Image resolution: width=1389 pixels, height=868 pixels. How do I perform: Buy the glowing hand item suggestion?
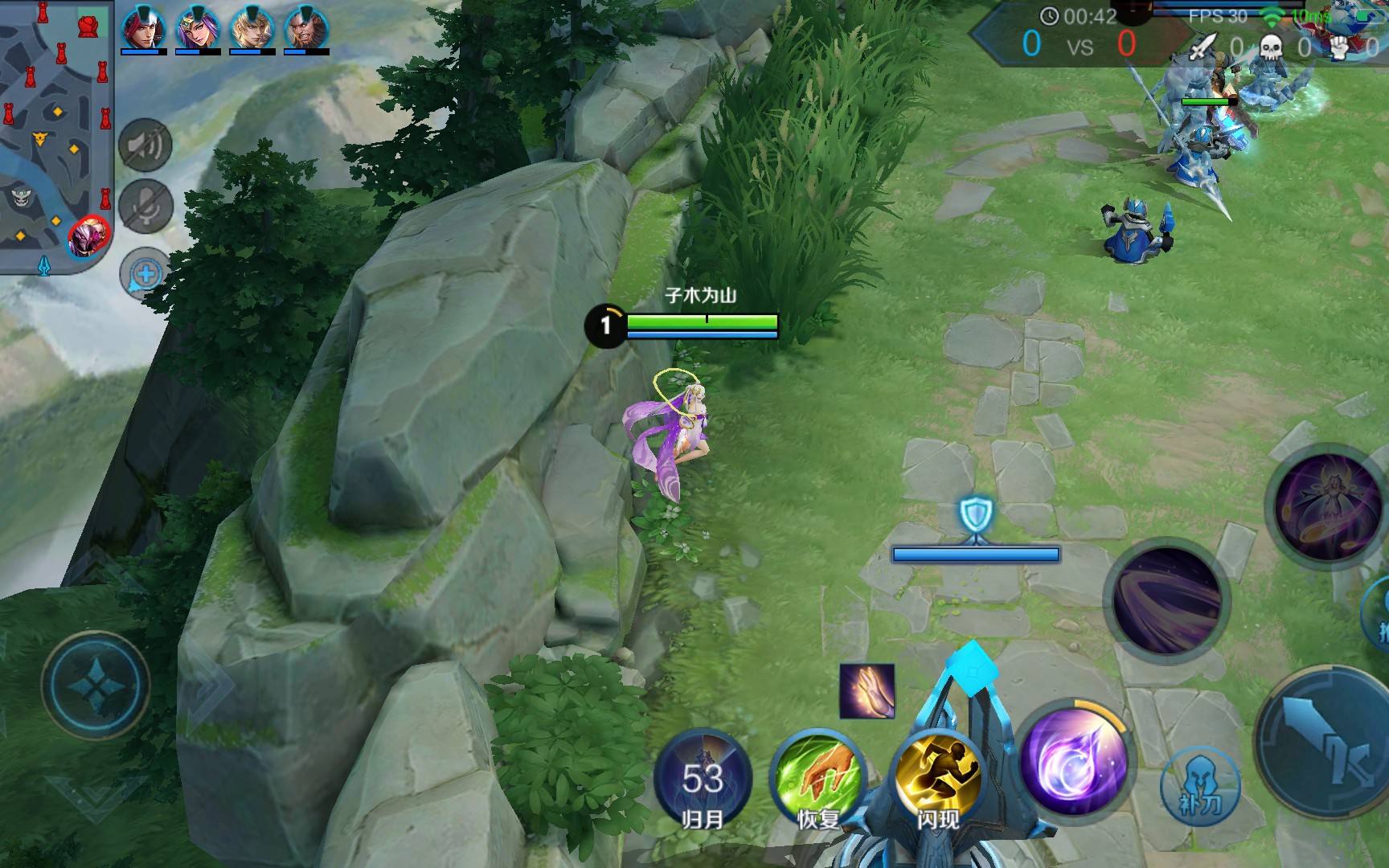point(867,690)
